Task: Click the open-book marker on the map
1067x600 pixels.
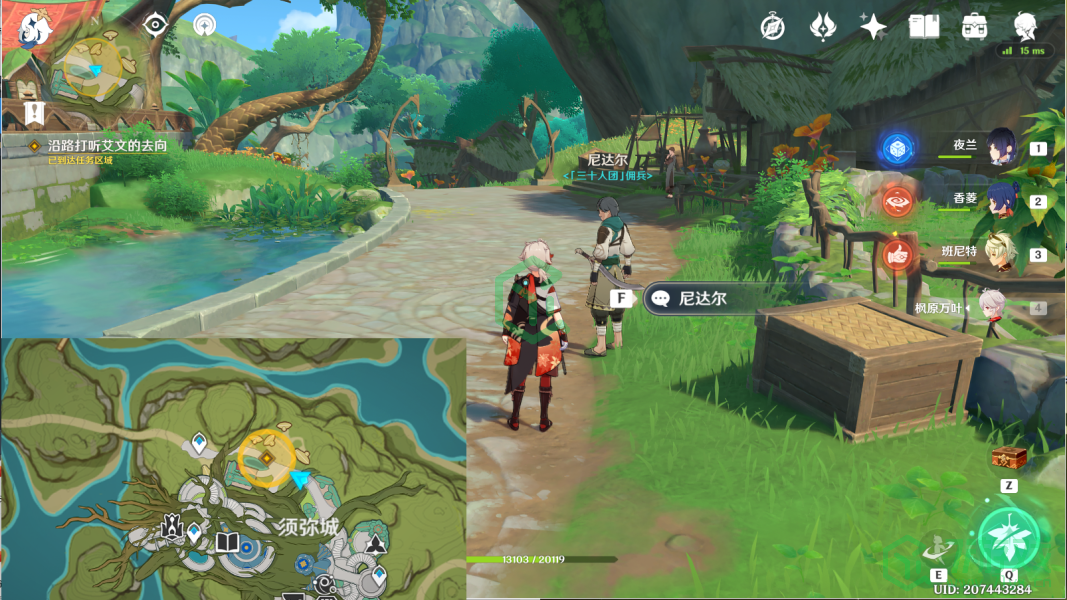Action: pos(228,543)
